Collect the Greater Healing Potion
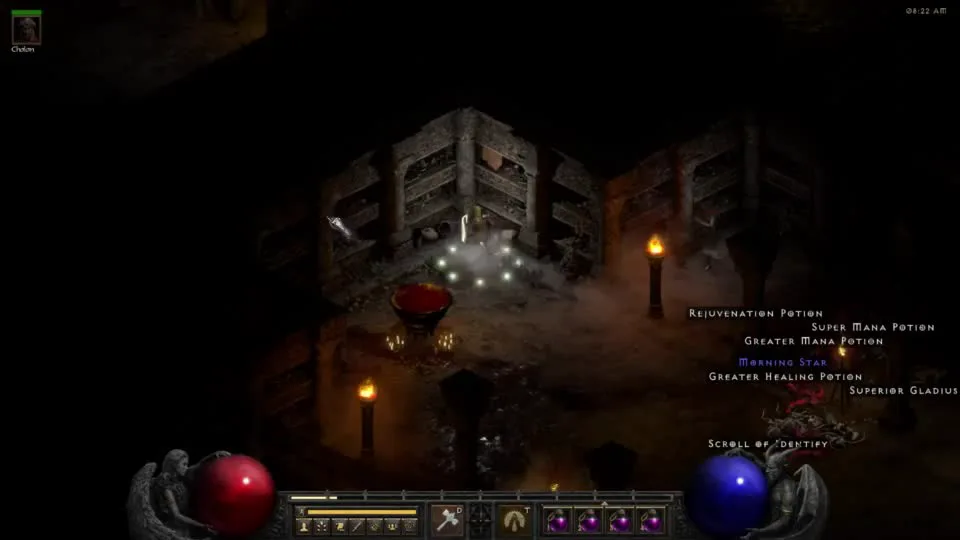 click(785, 377)
